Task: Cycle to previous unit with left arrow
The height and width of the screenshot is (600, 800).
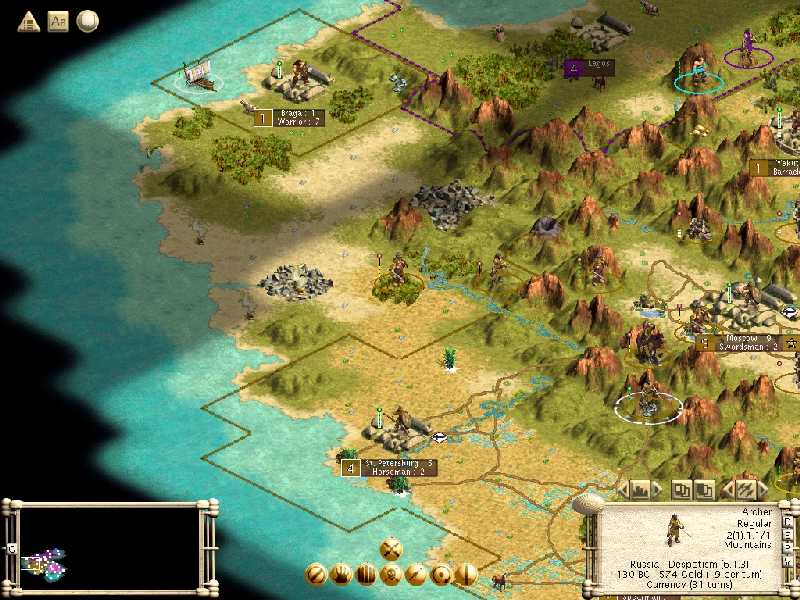Action: (x=728, y=489)
